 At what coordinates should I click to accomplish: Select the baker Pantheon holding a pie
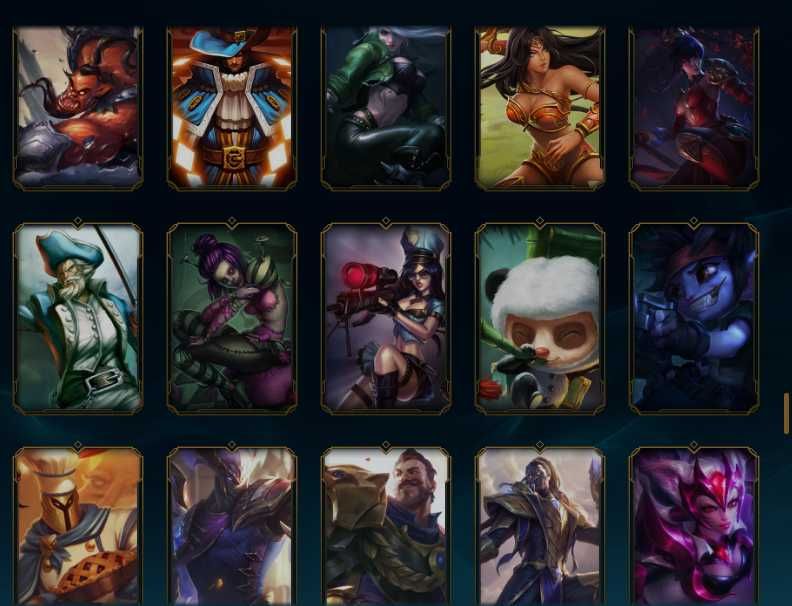click(78, 527)
